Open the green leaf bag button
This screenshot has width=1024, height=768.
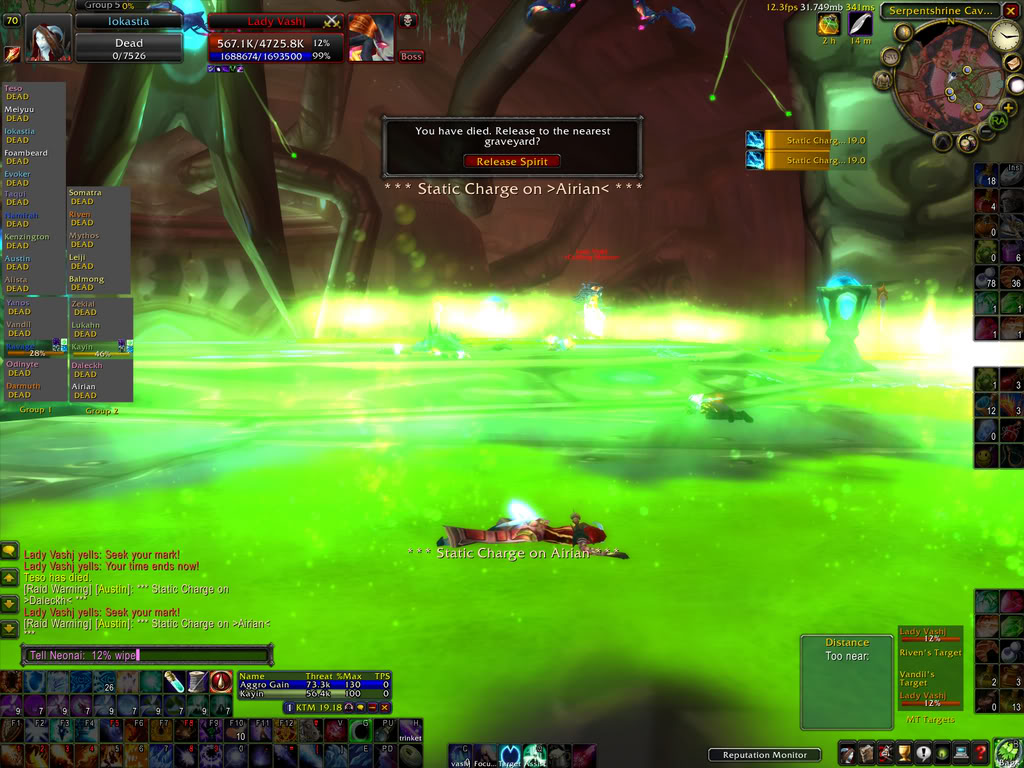pyautogui.click(x=1007, y=752)
